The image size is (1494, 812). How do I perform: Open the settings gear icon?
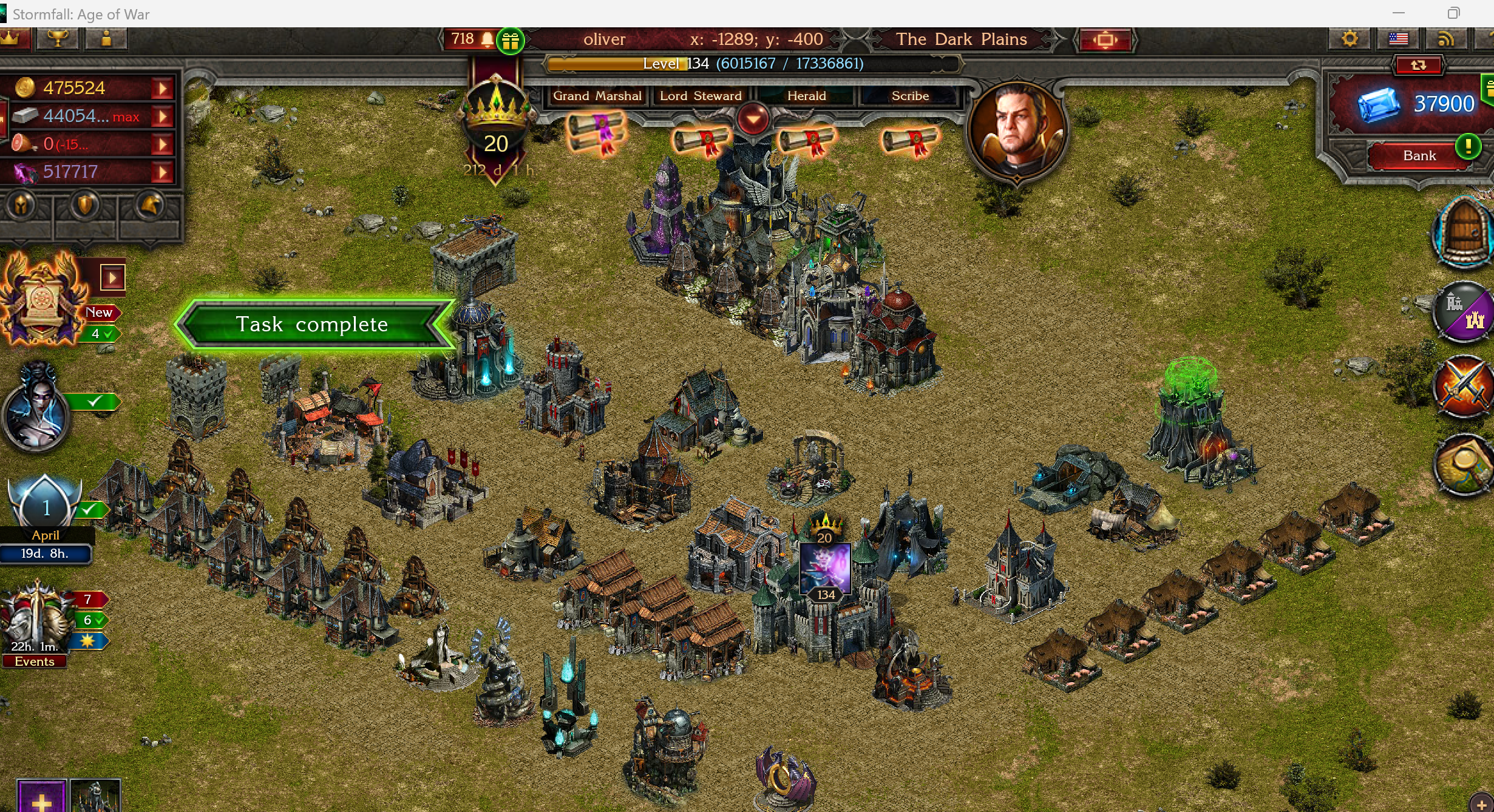pyautogui.click(x=1349, y=39)
